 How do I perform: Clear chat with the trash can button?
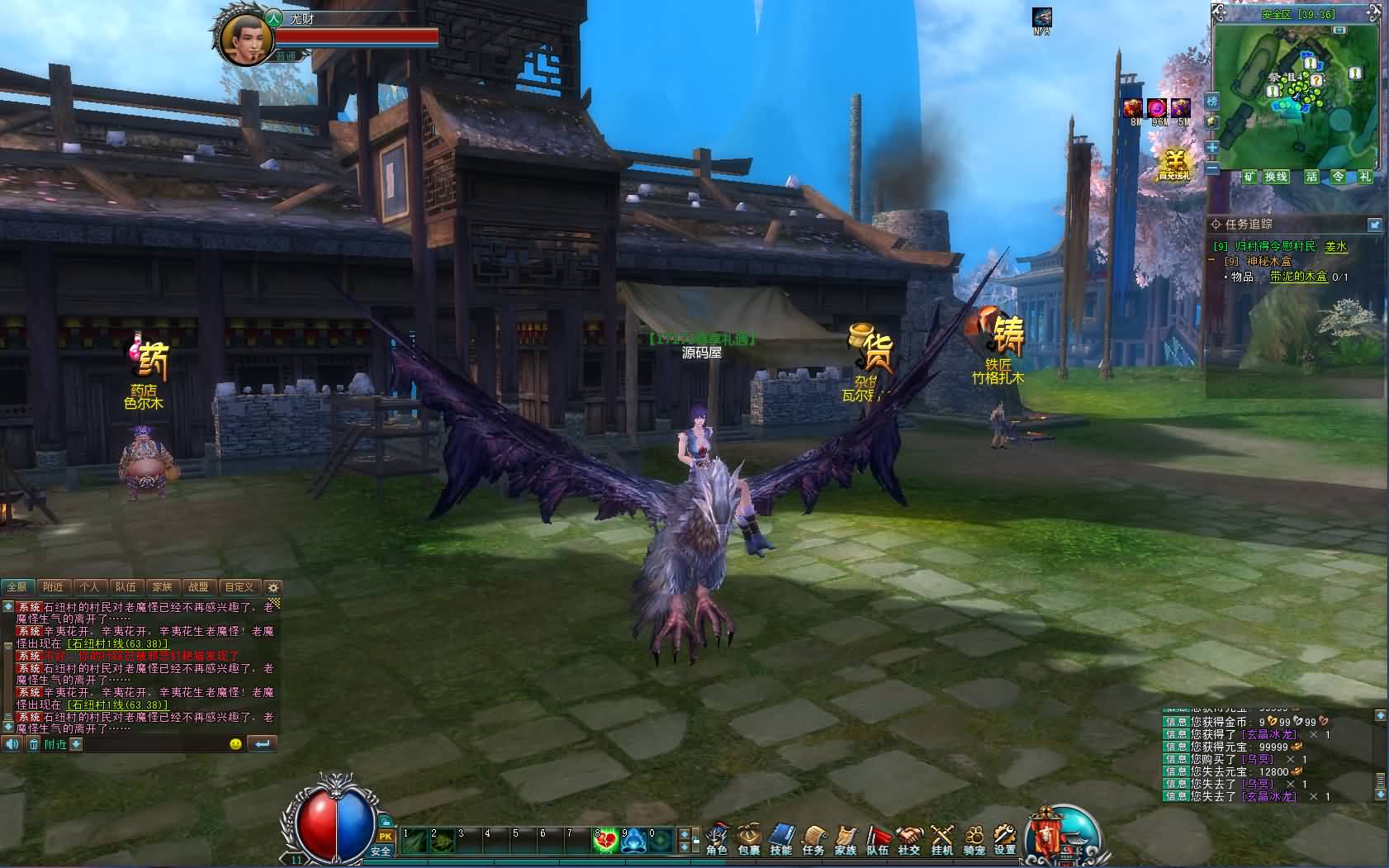click(34, 744)
